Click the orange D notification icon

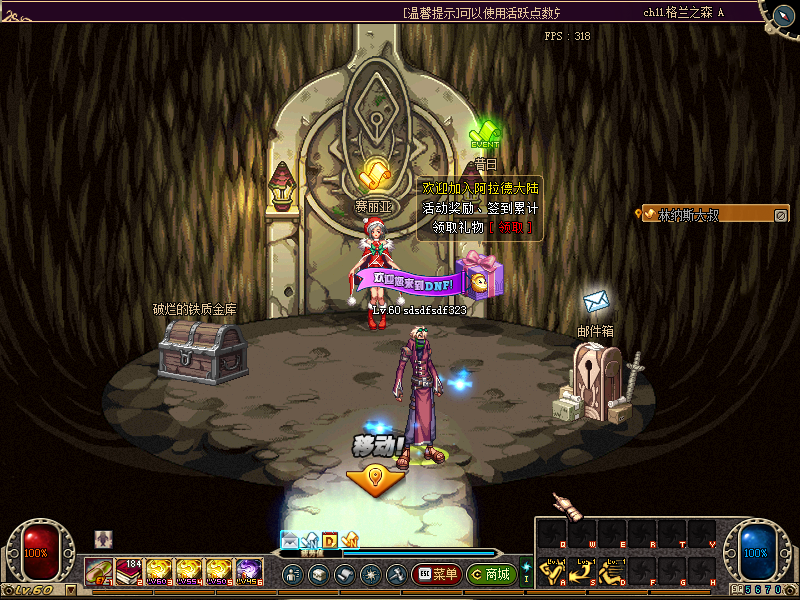pos(330,541)
